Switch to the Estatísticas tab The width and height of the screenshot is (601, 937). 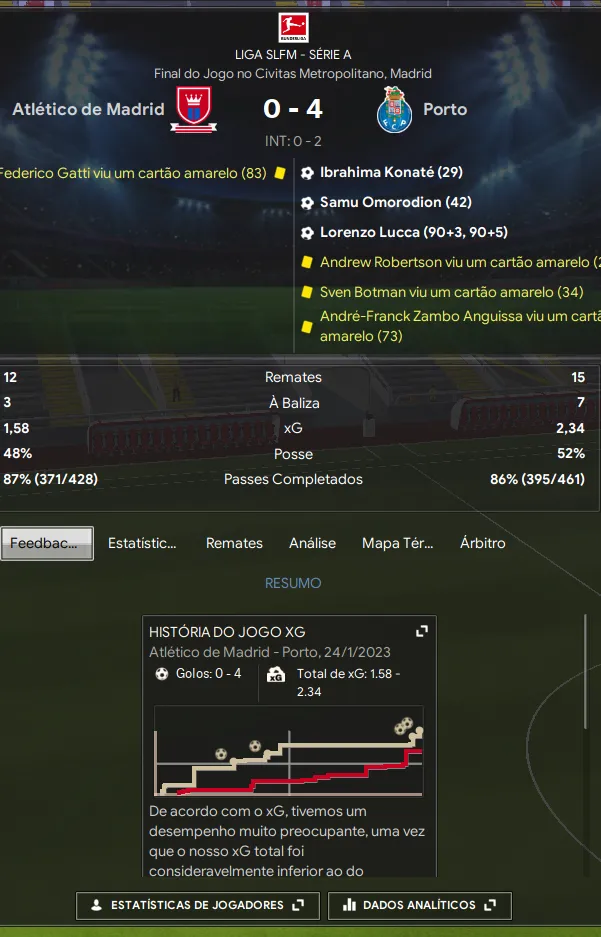click(x=142, y=543)
